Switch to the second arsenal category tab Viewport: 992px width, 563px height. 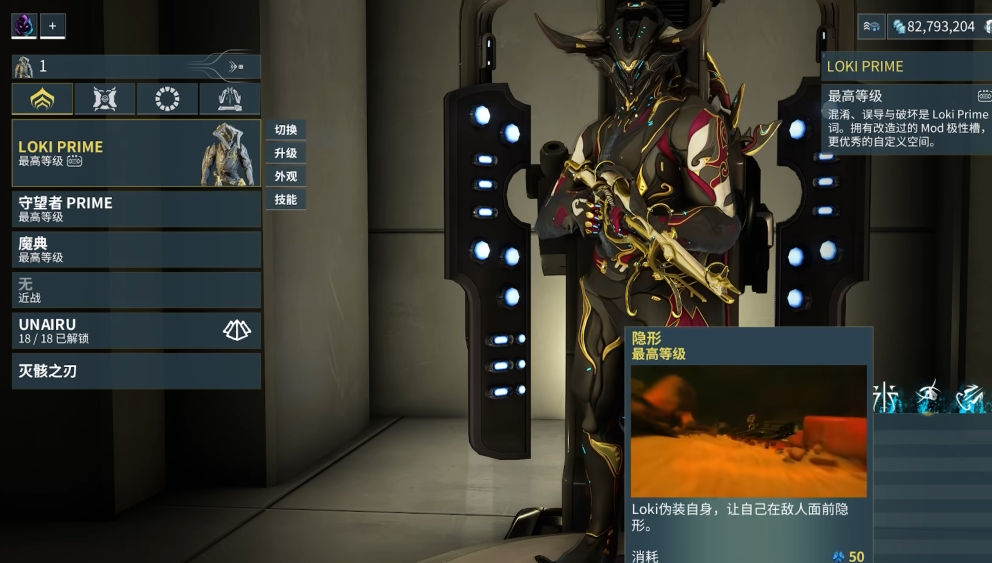pyautogui.click(x=105, y=99)
